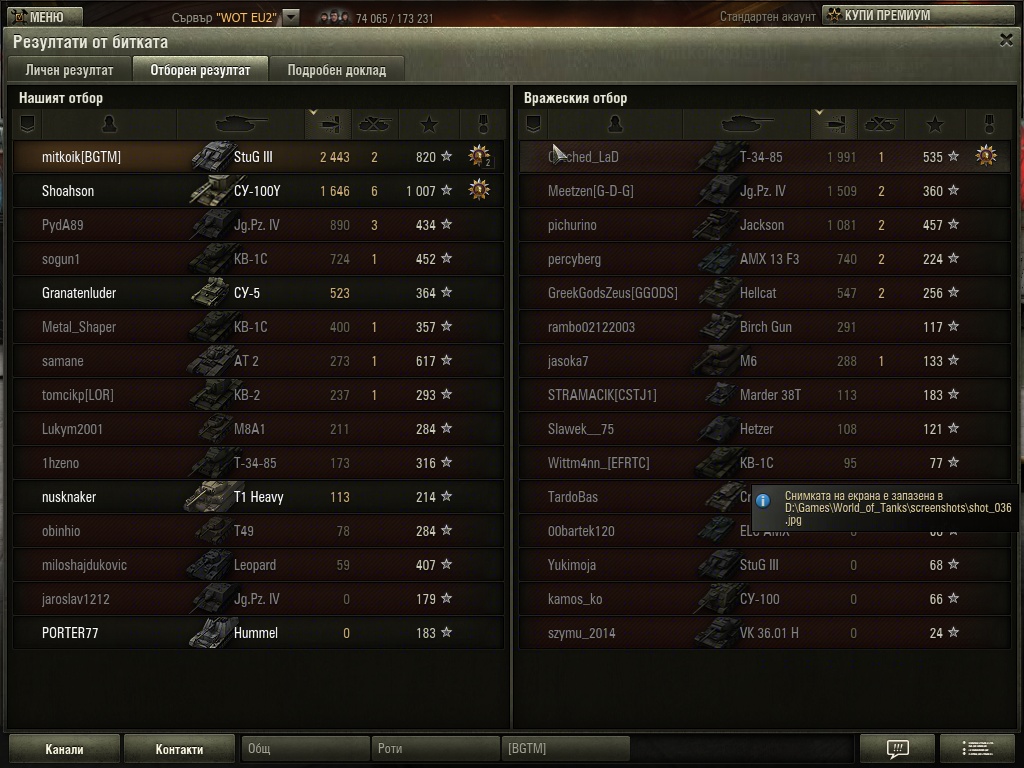Open the server selection dropdown

point(290,17)
